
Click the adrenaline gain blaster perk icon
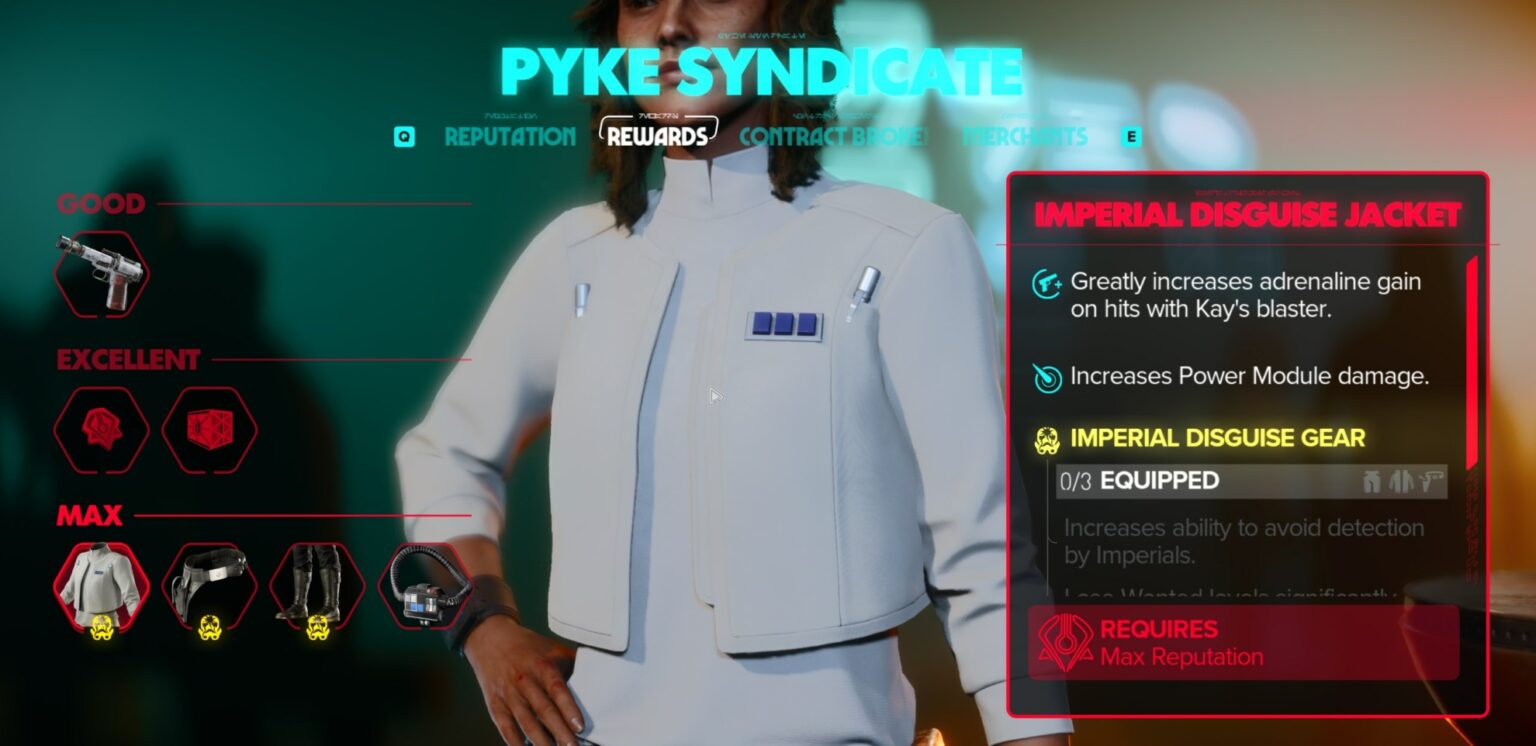point(1047,283)
